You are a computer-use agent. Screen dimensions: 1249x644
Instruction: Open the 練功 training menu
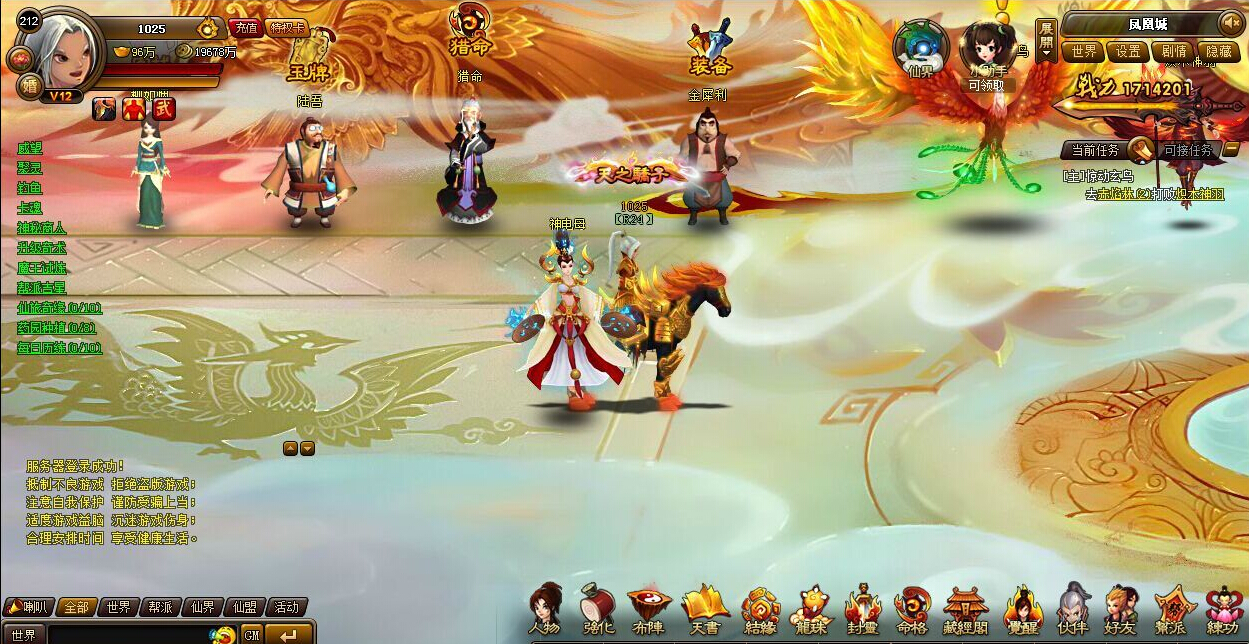coord(1222,609)
